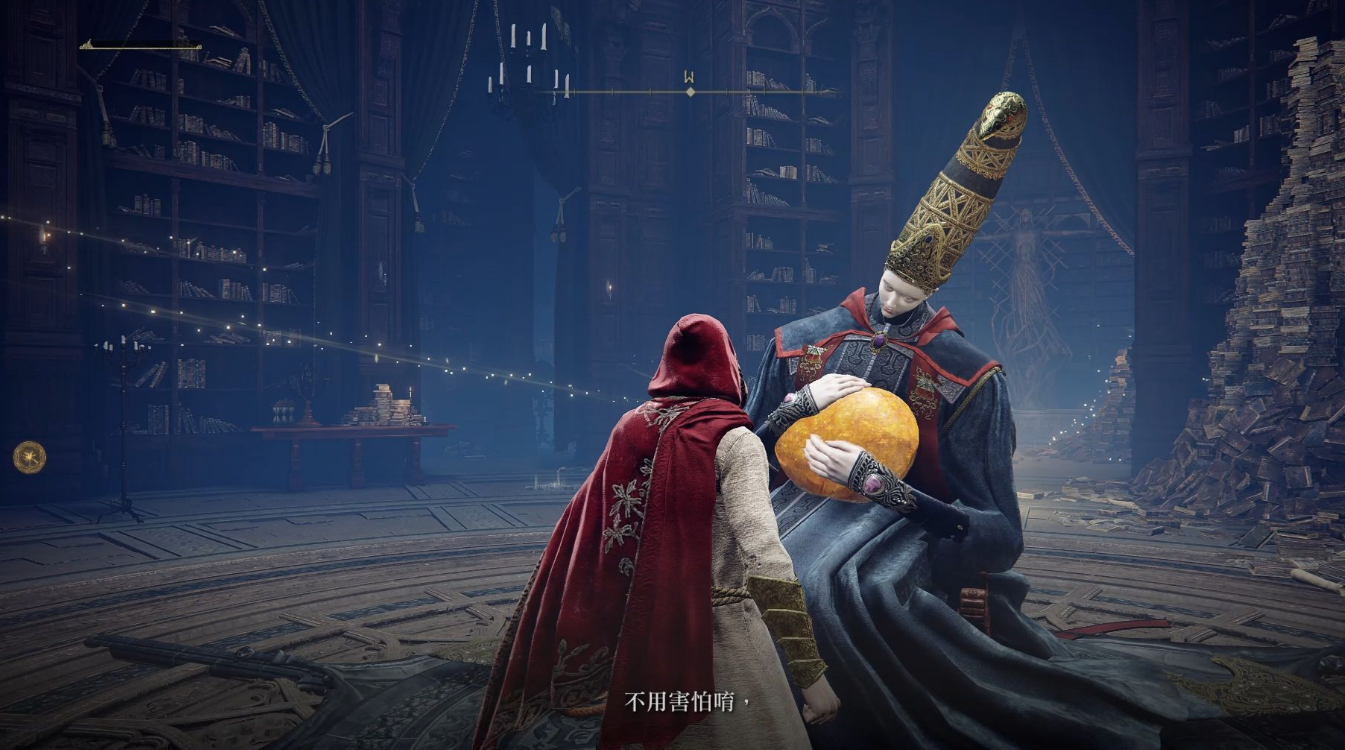Select the compass bar's W heading marker
This screenshot has width=1345, height=750.
coord(689,77)
